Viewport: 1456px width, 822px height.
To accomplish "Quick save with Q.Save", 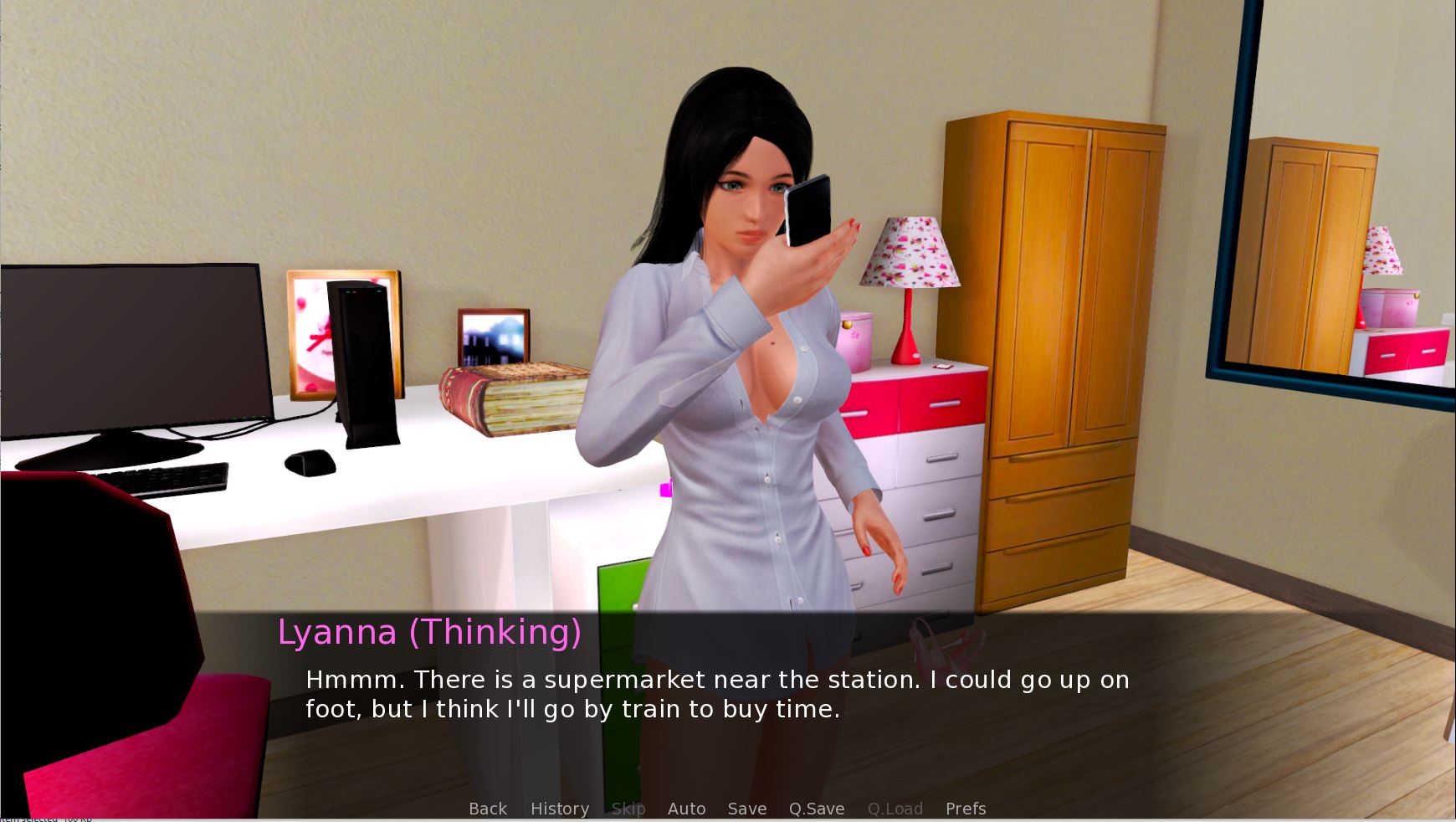I will (x=817, y=809).
